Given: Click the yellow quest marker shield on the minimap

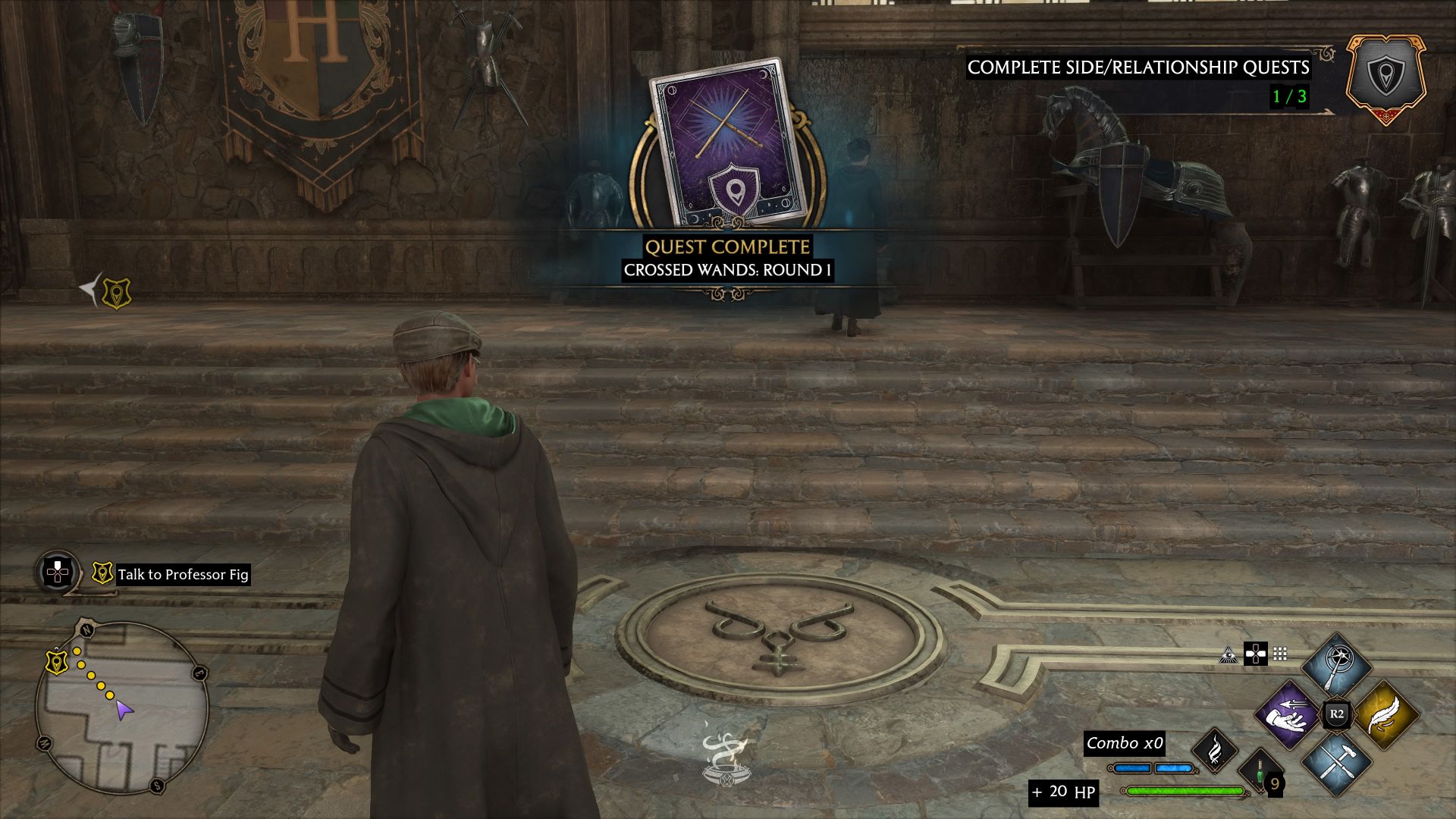Looking at the screenshot, I should (x=56, y=661).
